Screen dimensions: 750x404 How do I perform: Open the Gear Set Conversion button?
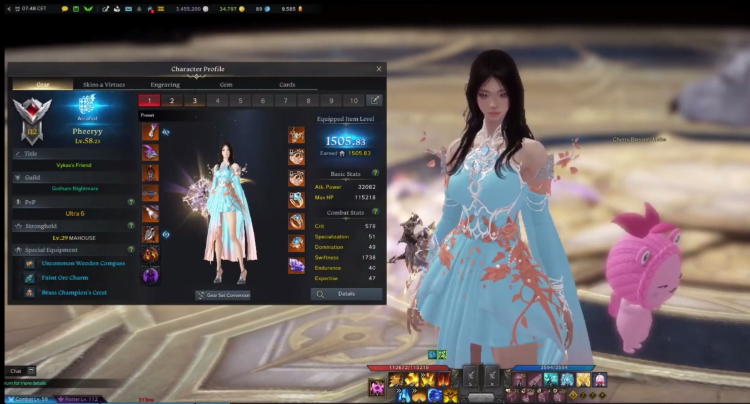click(x=223, y=295)
